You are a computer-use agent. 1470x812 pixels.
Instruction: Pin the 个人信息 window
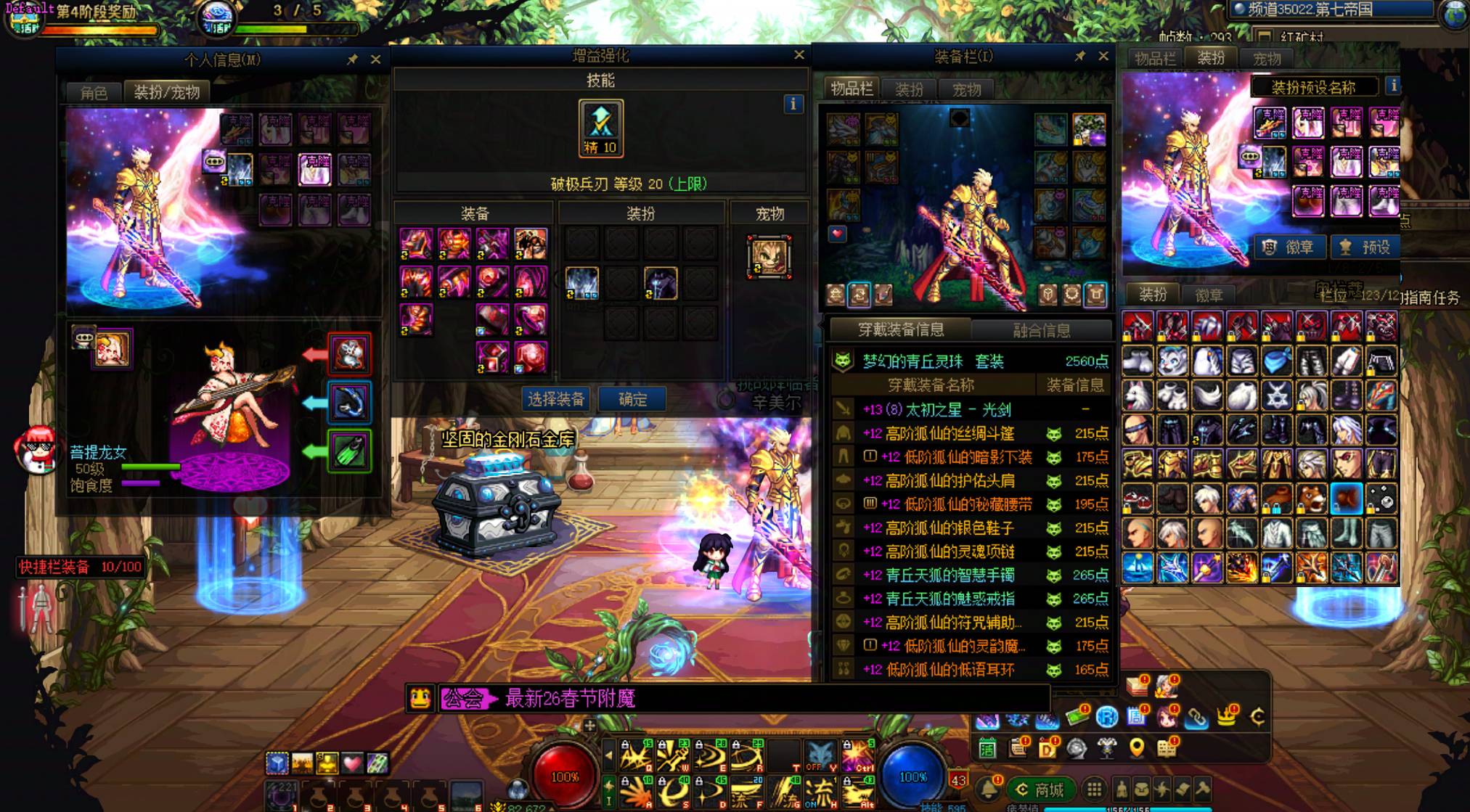click(353, 60)
